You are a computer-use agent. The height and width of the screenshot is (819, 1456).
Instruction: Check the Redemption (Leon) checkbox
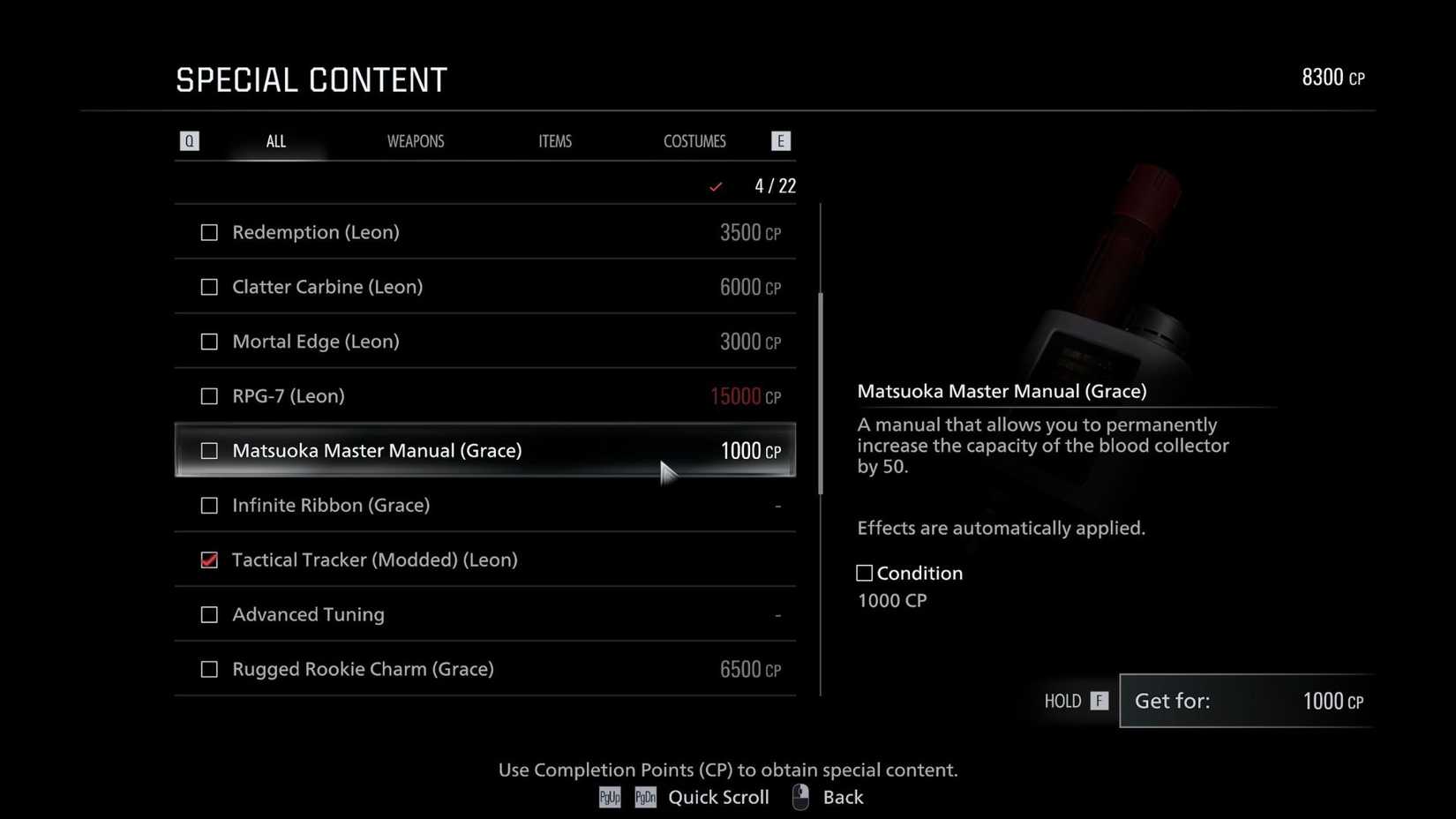tap(209, 232)
